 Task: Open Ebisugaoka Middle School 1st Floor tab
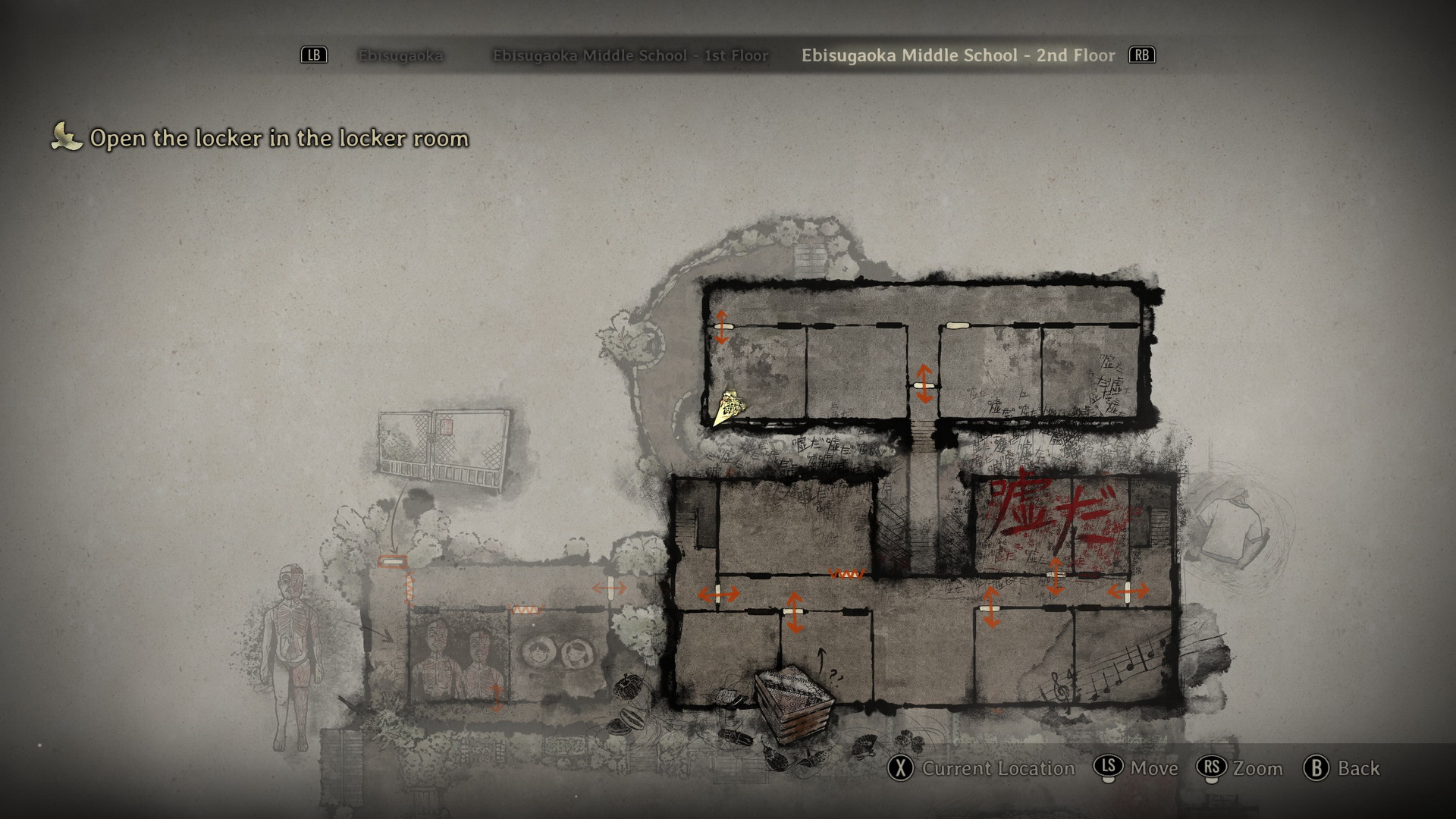pos(630,55)
